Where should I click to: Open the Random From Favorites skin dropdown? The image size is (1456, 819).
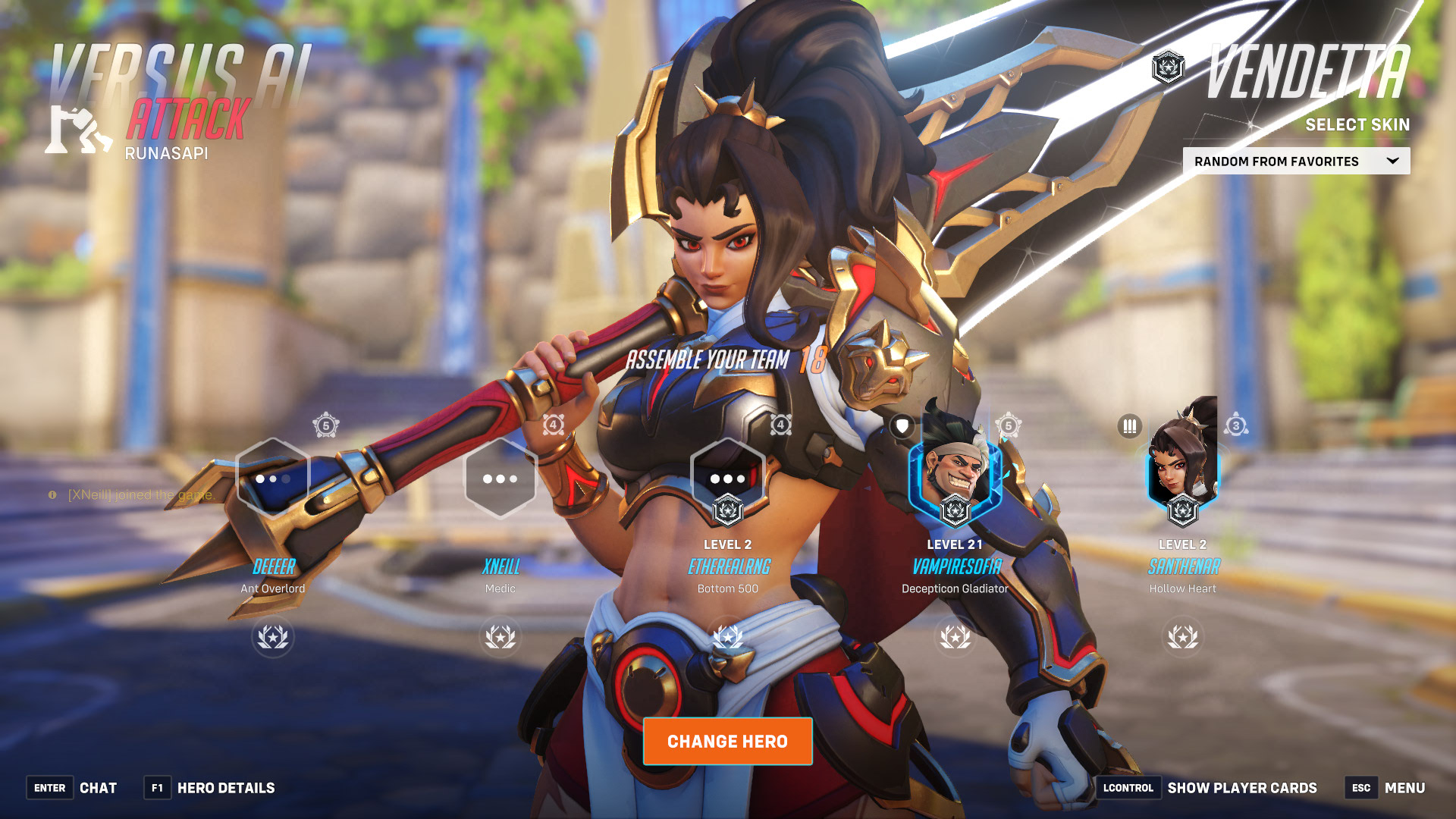[x=1296, y=161]
